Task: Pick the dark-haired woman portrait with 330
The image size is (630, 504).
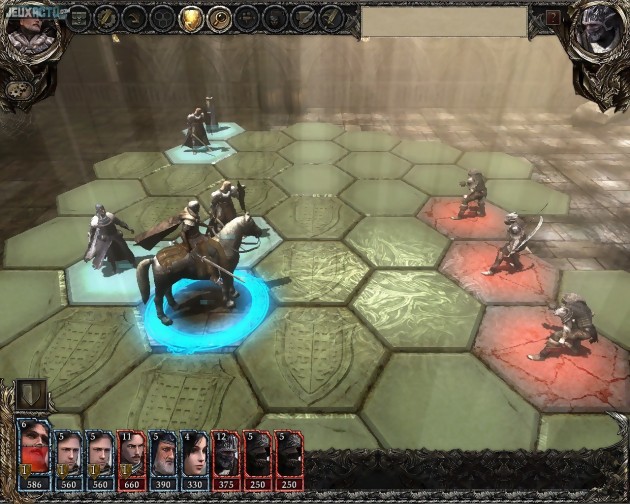Action: [193, 451]
